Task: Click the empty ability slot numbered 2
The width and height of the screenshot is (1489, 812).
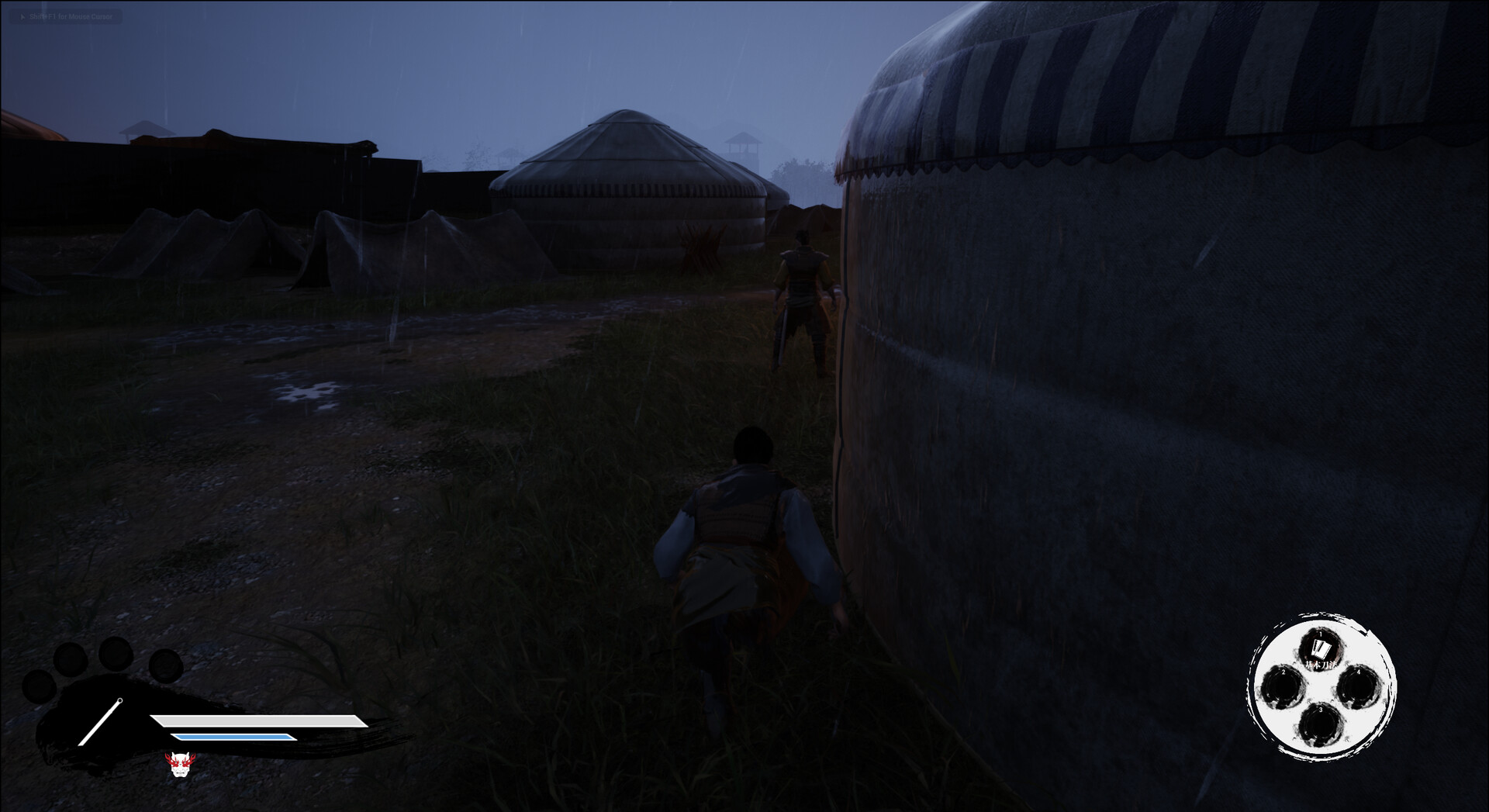Action: (x=1283, y=687)
